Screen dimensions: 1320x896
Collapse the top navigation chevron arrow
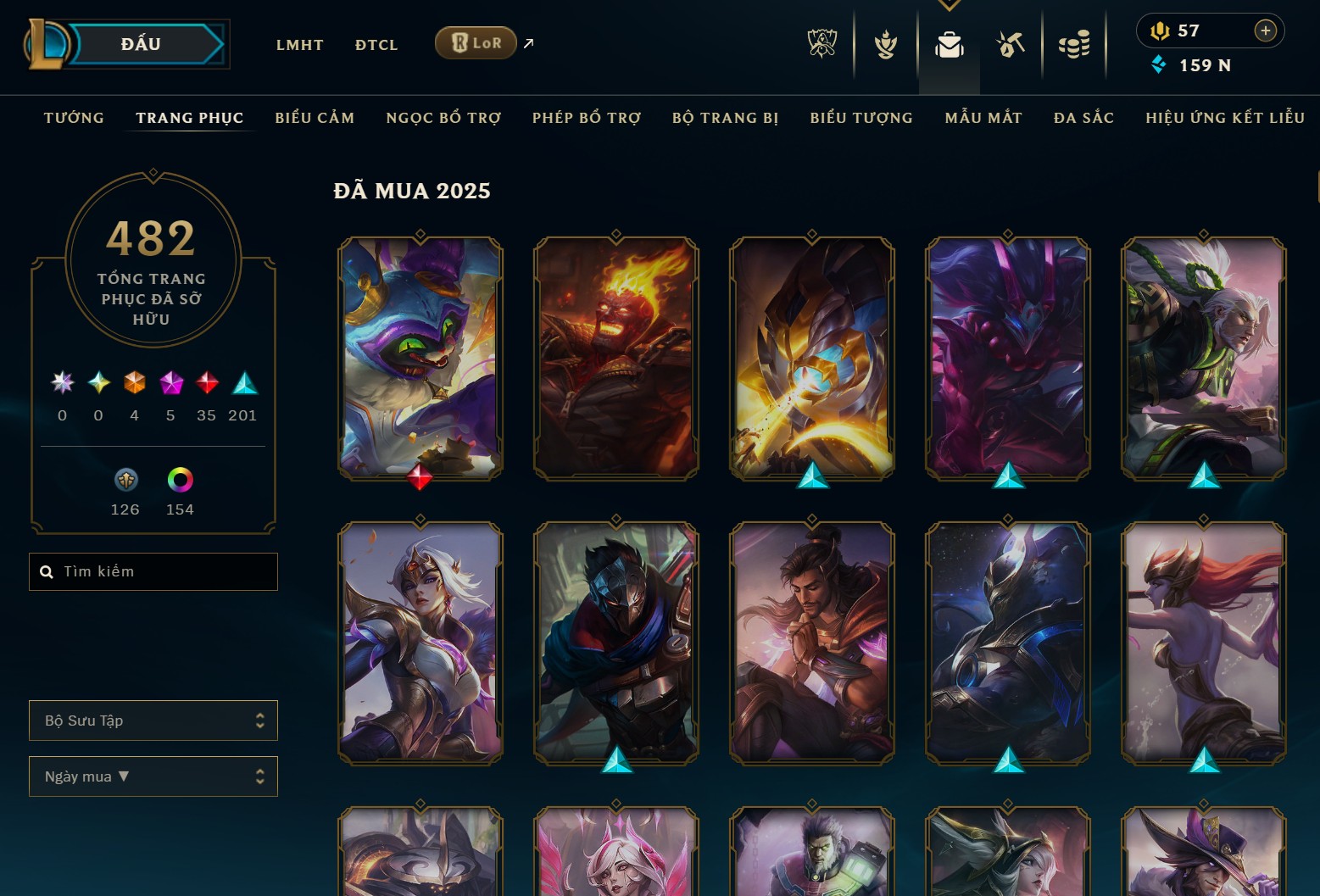(949, 4)
